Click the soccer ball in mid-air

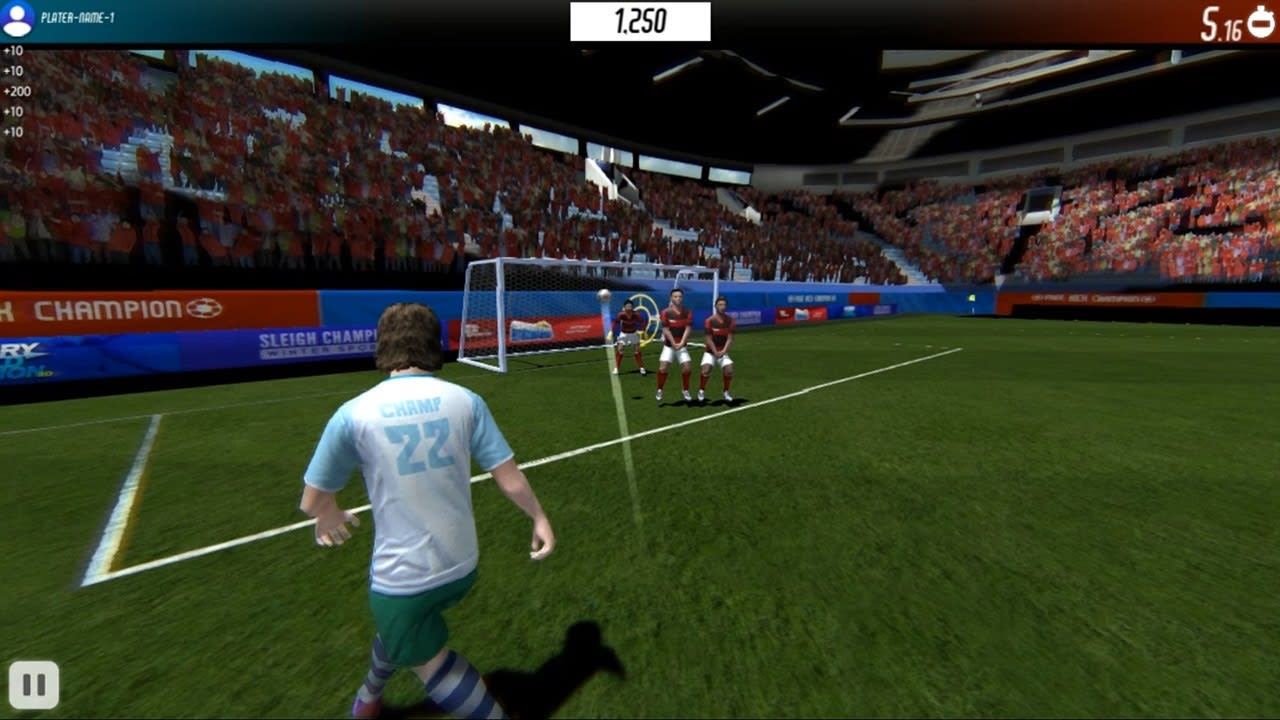(604, 294)
